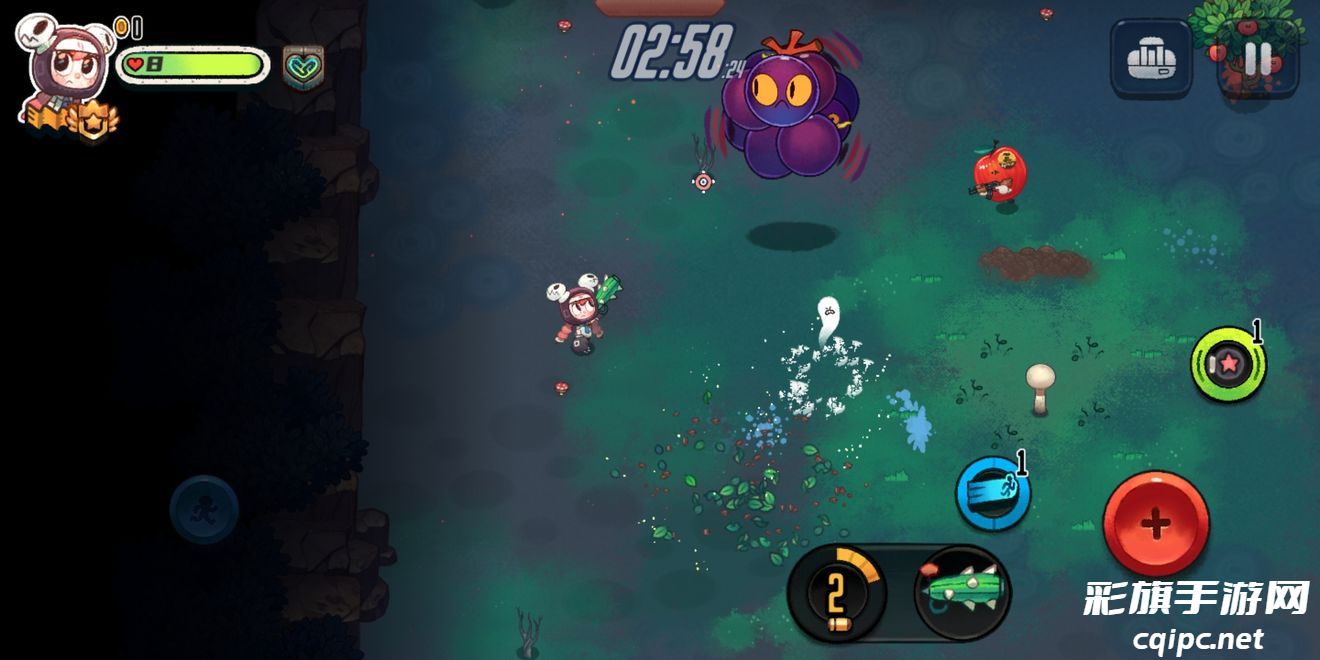The width and height of the screenshot is (1320, 660).
Task: Select the heart shield buff icon
Action: 303,66
